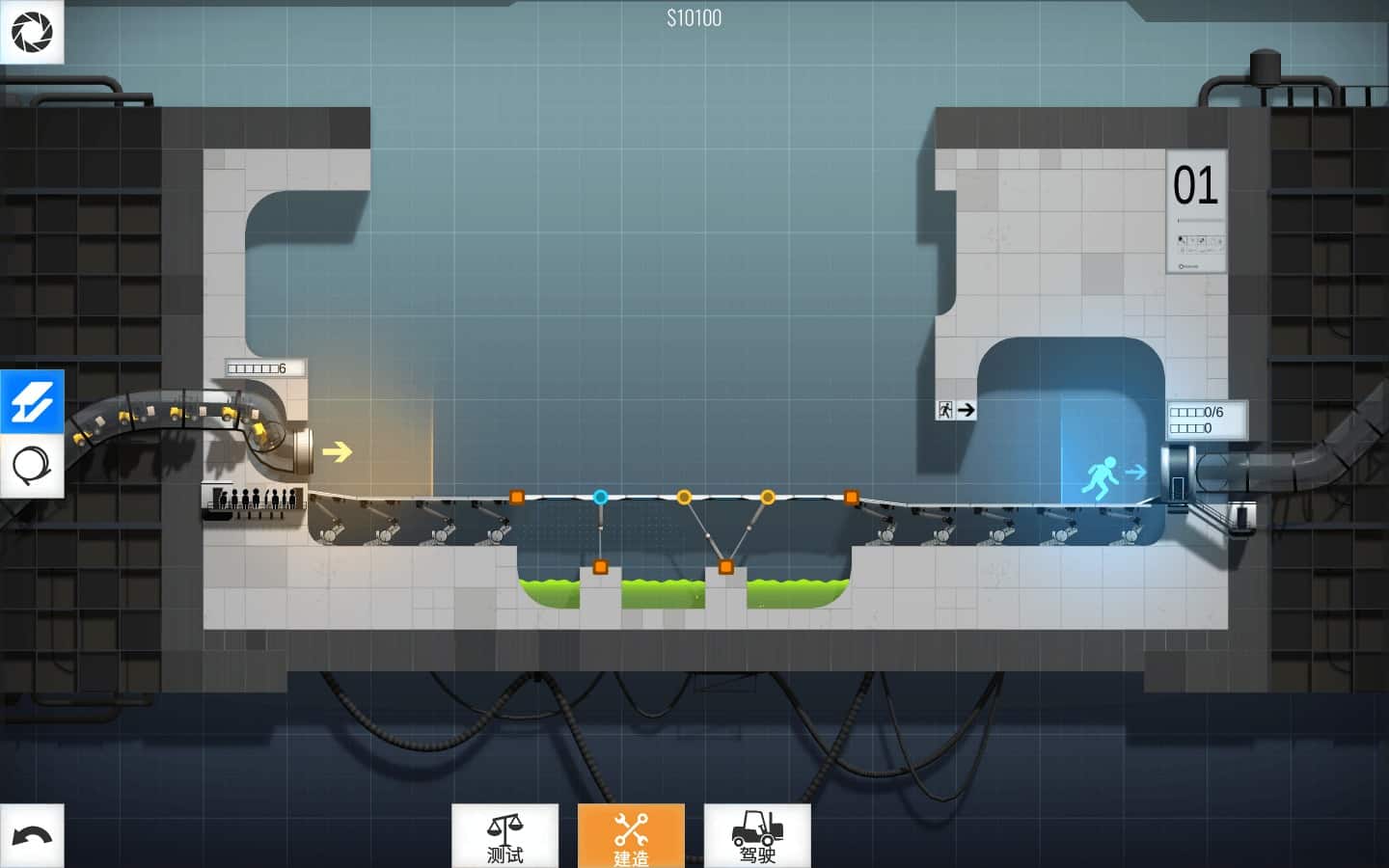The image size is (1389, 868).
Task: Switch to the 建造 build mode
Action: pyautogui.click(x=631, y=836)
